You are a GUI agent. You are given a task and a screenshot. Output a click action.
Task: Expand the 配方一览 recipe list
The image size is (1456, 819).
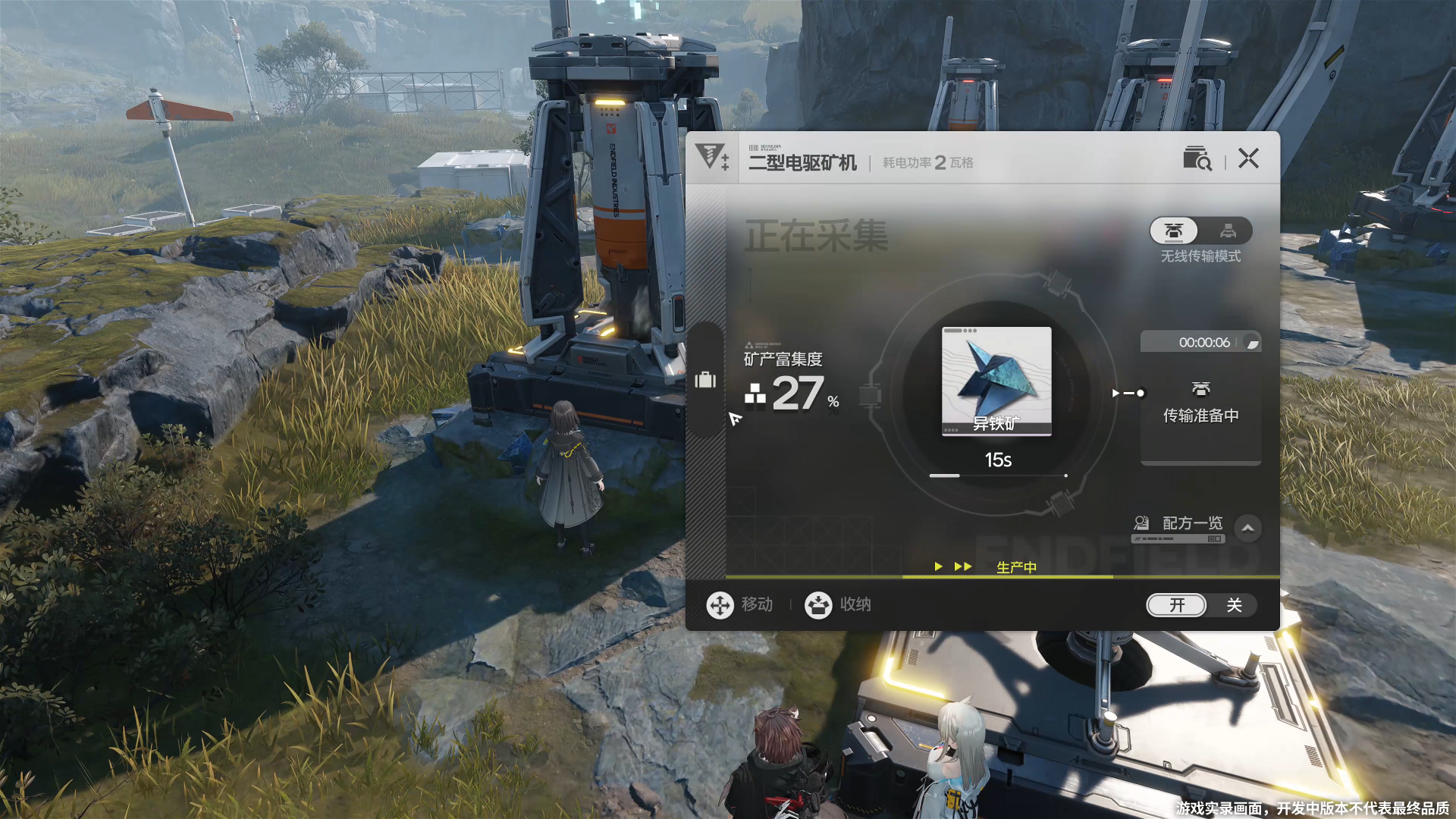click(1247, 528)
